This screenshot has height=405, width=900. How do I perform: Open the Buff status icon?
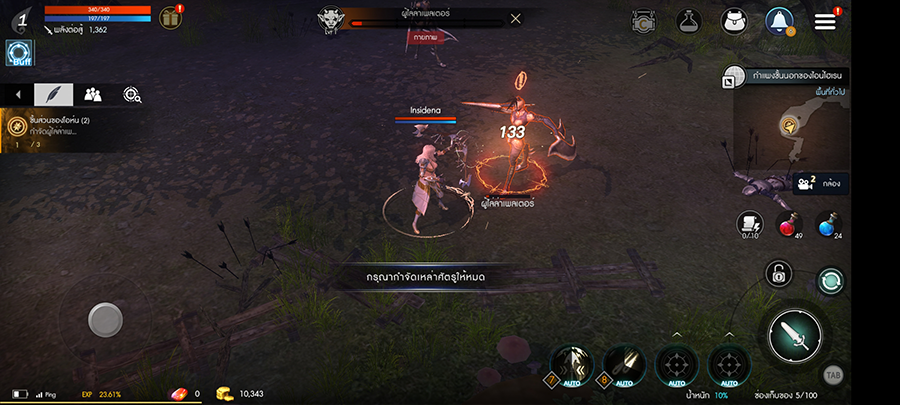[x=20, y=52]
